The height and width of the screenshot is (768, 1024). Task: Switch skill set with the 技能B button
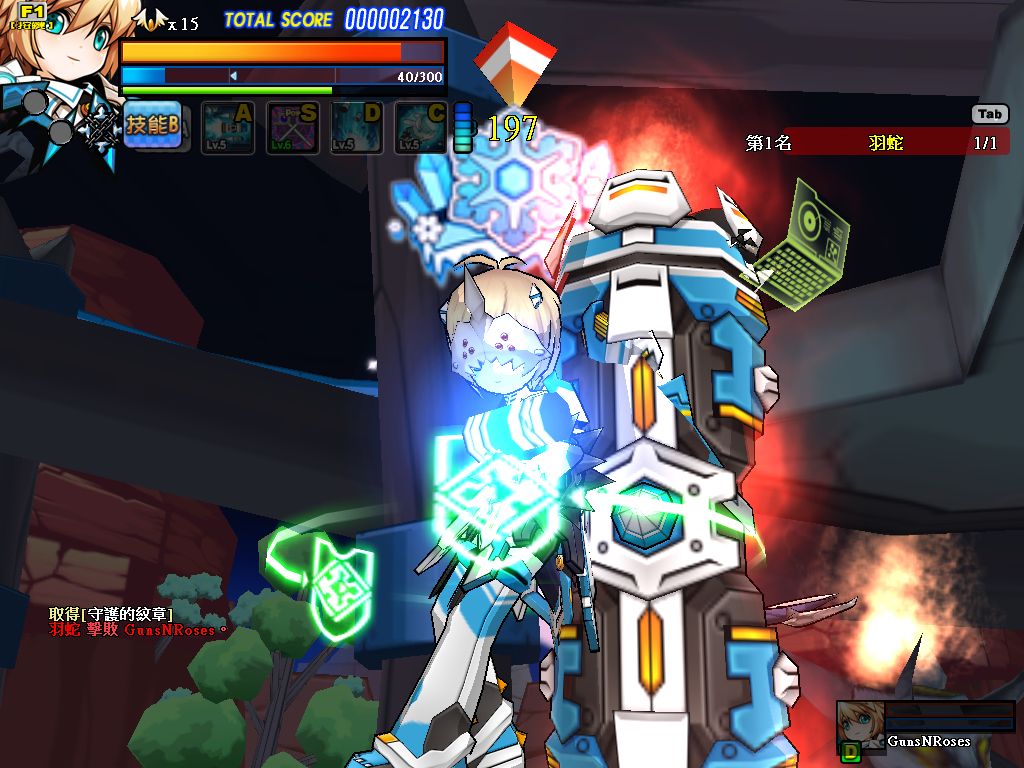tap(152, 126)
